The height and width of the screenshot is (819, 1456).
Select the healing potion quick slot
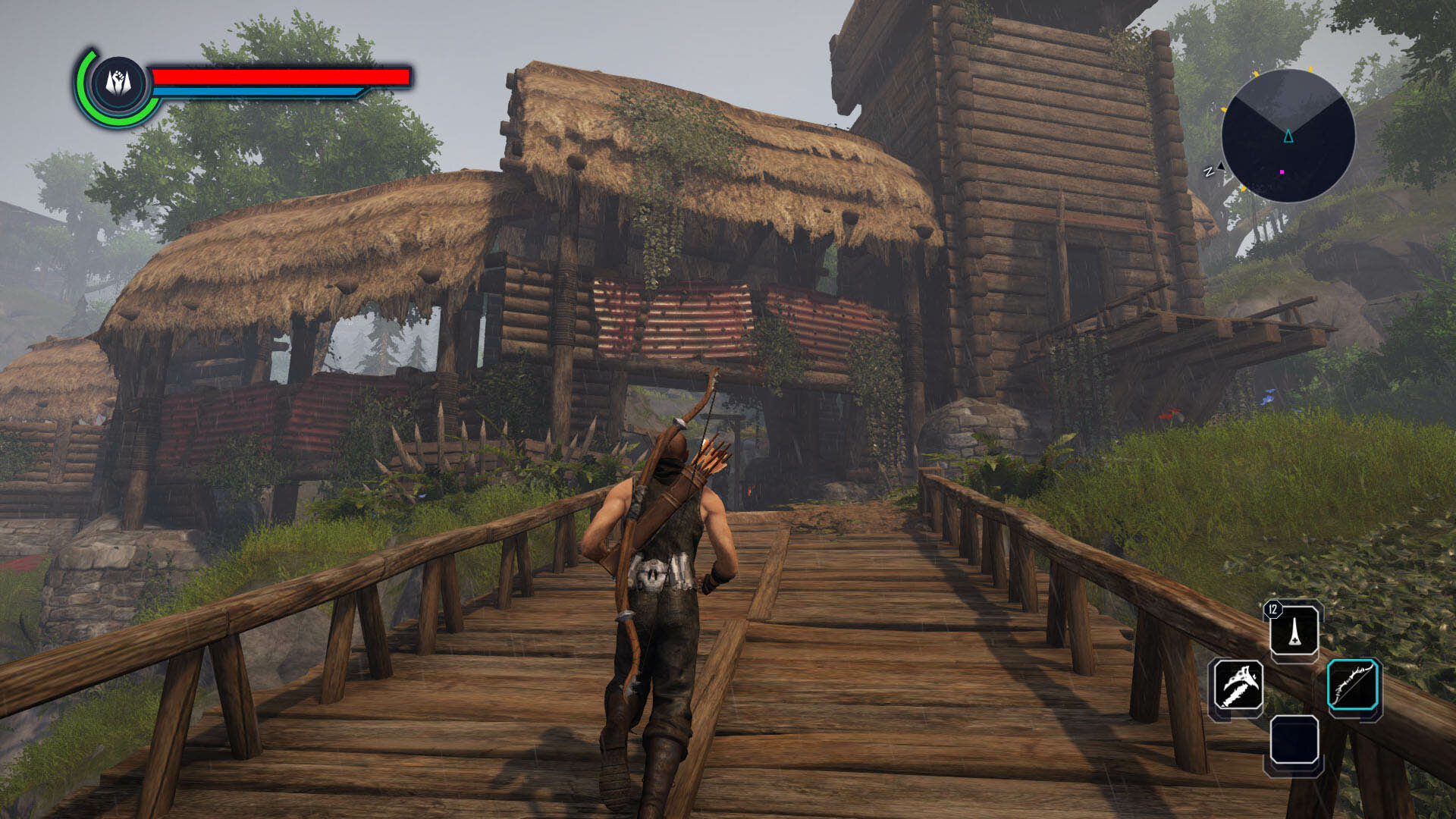pos(1294,631)
